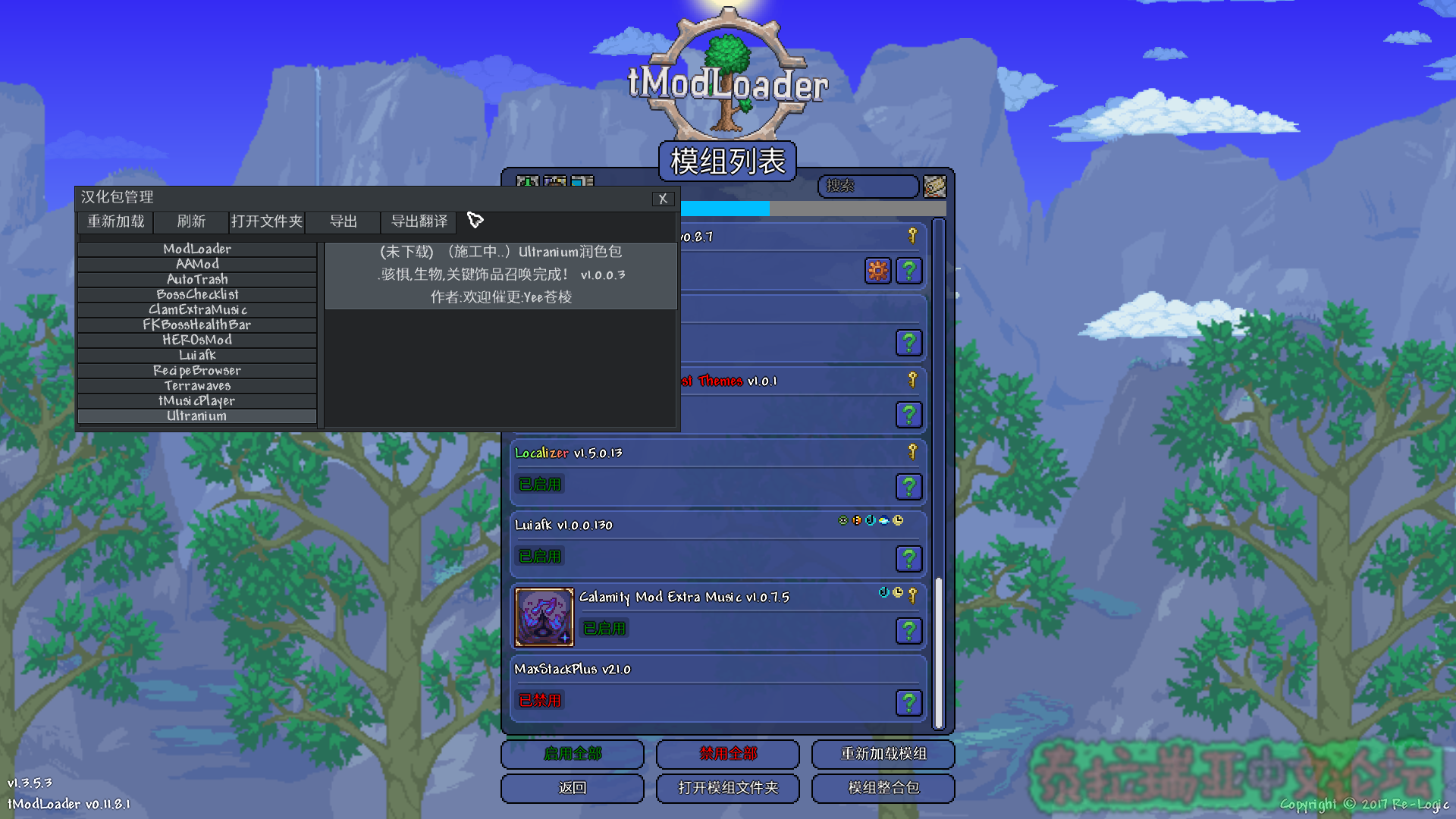Click the 重新加载 button
Viewport: 1456px width, 819px height.
[x=116, y=221]
